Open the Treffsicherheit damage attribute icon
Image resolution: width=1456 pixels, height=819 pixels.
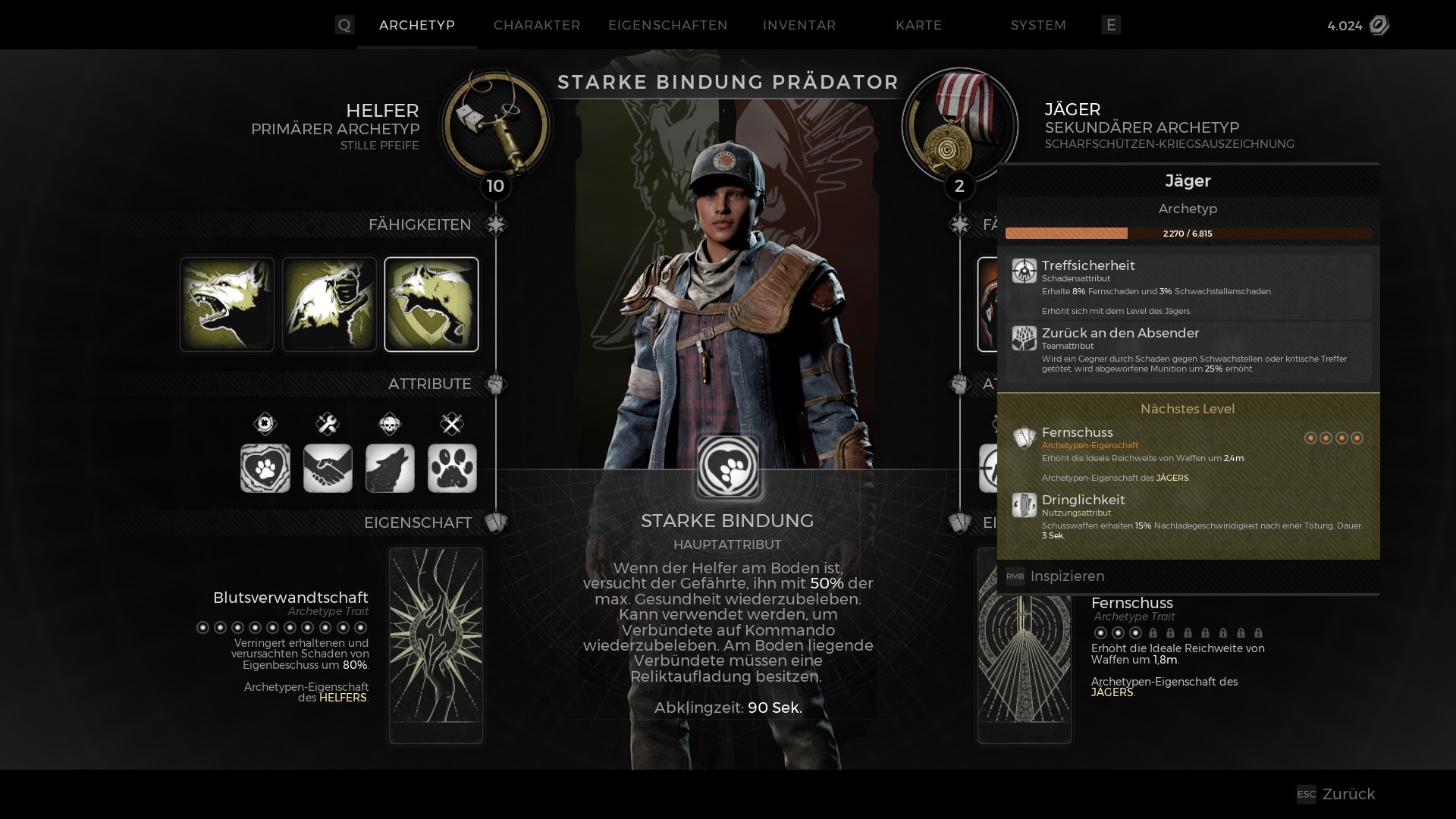point(1025,271)
